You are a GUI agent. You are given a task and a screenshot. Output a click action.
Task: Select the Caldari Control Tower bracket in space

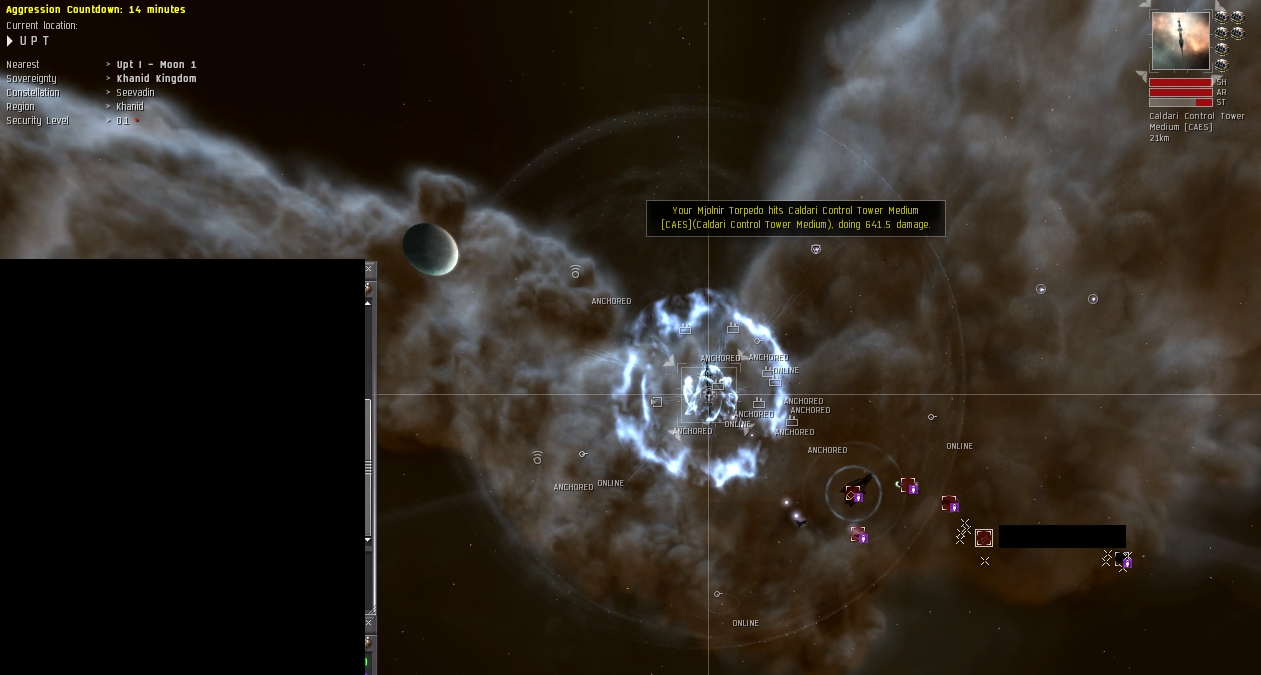tap(709, 394)
